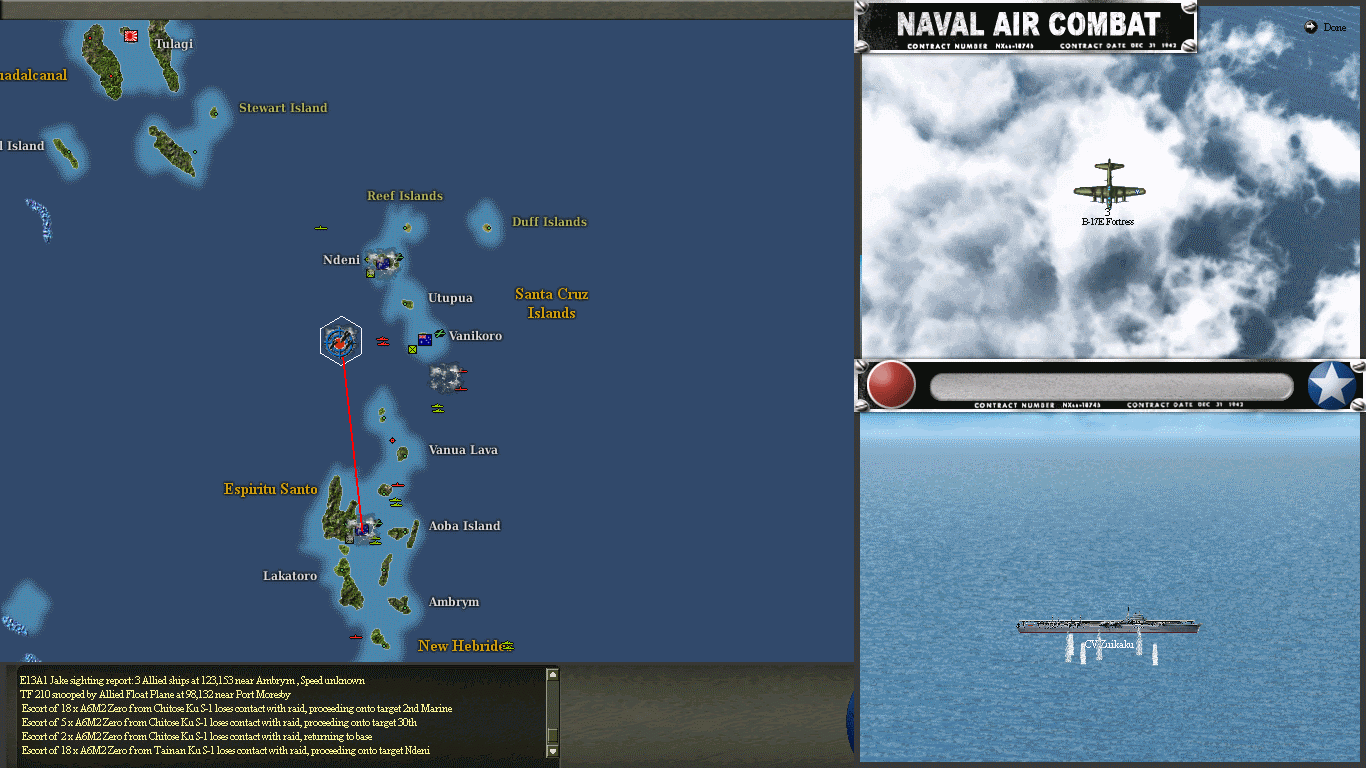Image resolution: width=1366 pixels, height=768 pixels.
Task: Click the green Allied plane icon beside Vanikoro
Action: [x=440, y=334]
